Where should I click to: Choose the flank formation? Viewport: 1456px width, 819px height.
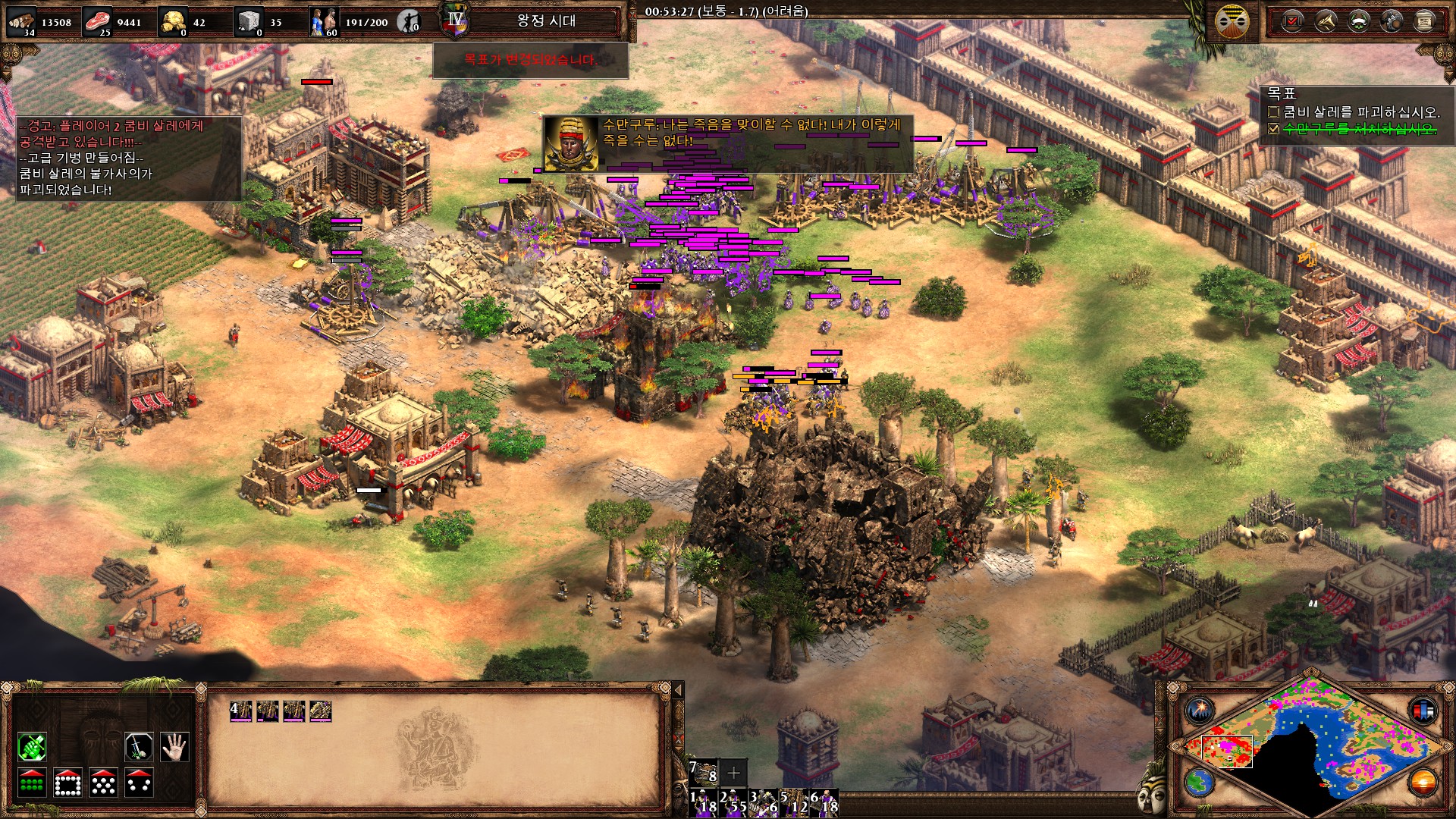pyautogui.click(x=140, y=783)
